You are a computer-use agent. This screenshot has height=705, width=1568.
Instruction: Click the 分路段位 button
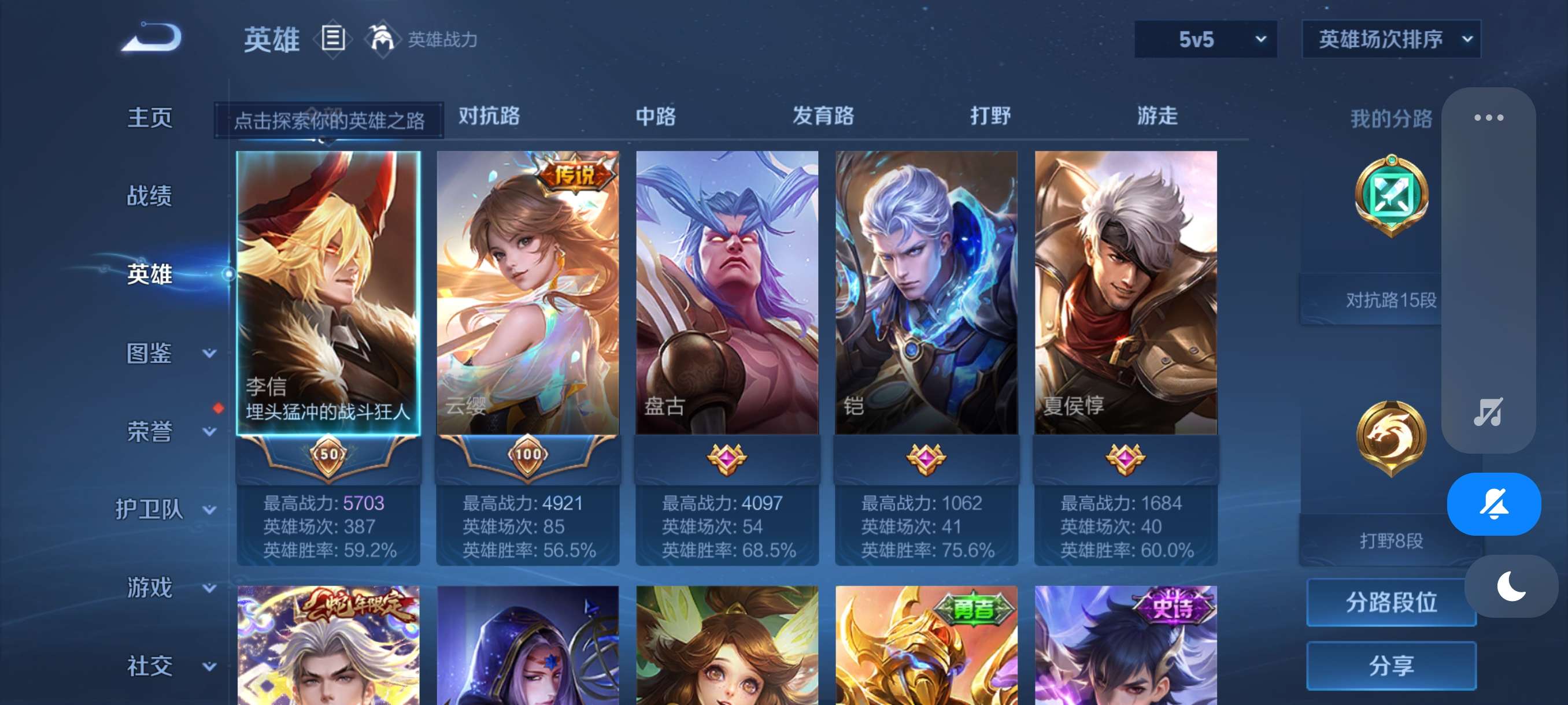(x=1393, y=603)
